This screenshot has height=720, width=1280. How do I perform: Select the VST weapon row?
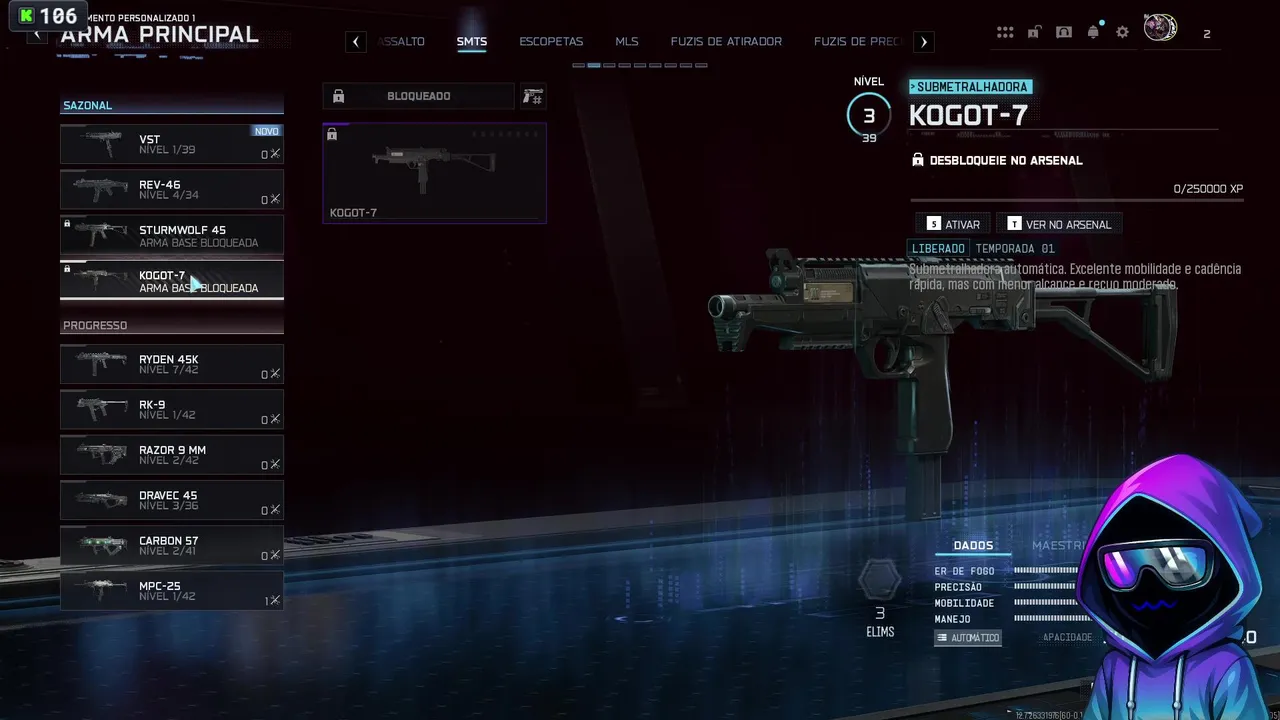[171, 144]
